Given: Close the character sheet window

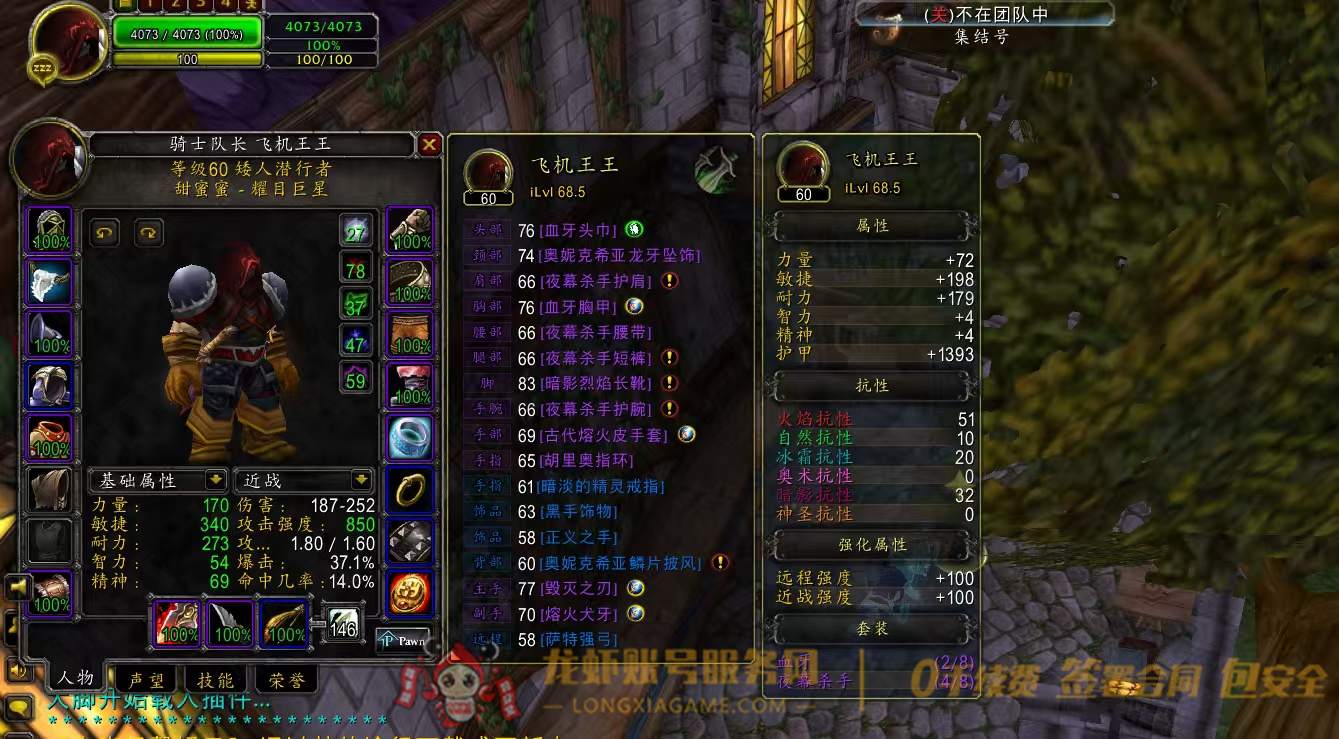Looking at the screenshot, I should pos(429,145).
